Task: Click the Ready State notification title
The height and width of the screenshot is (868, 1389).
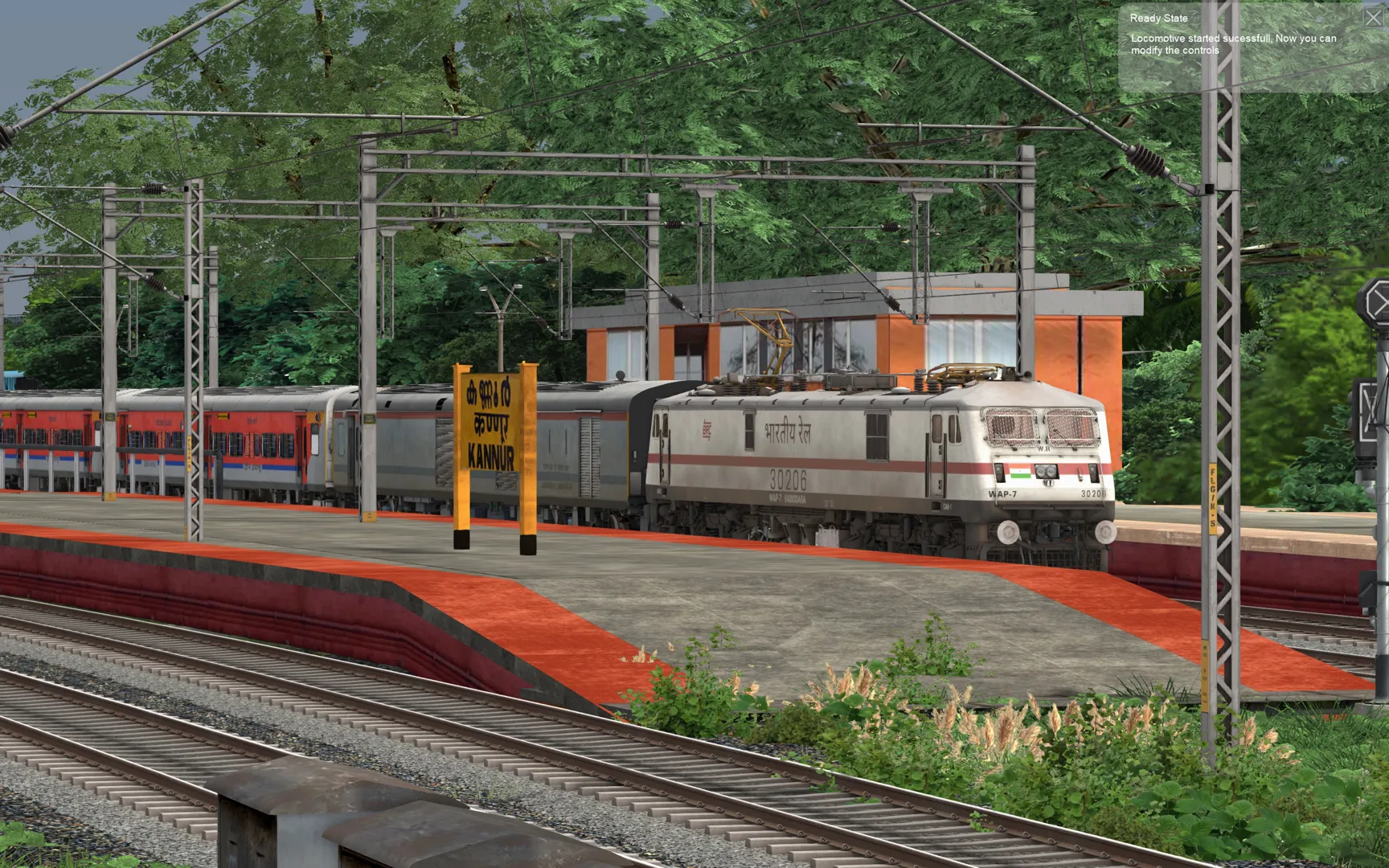Action: 1157,17
